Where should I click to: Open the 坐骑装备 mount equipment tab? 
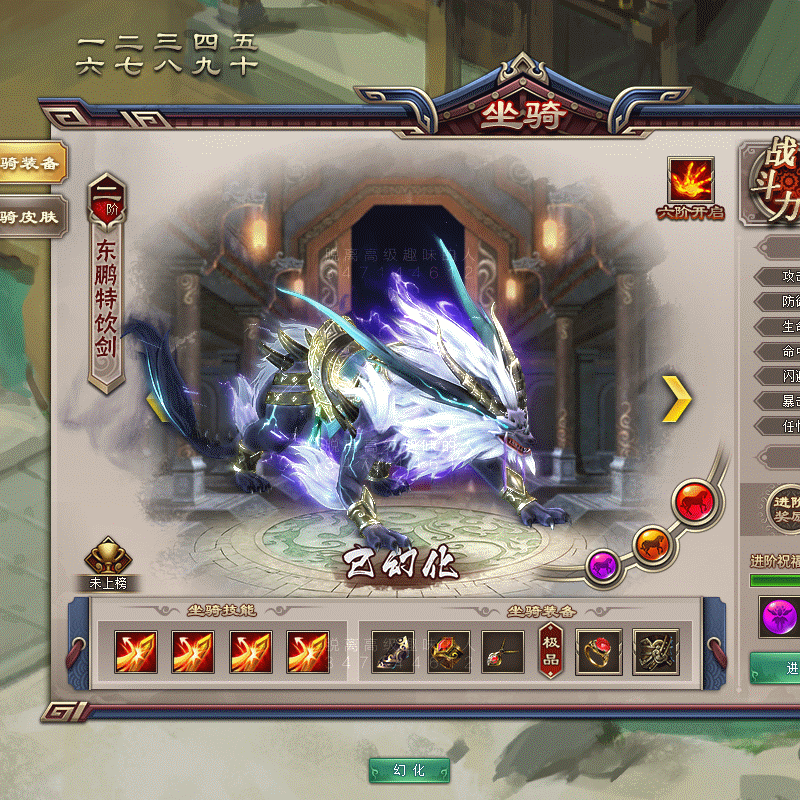(30, 163)
